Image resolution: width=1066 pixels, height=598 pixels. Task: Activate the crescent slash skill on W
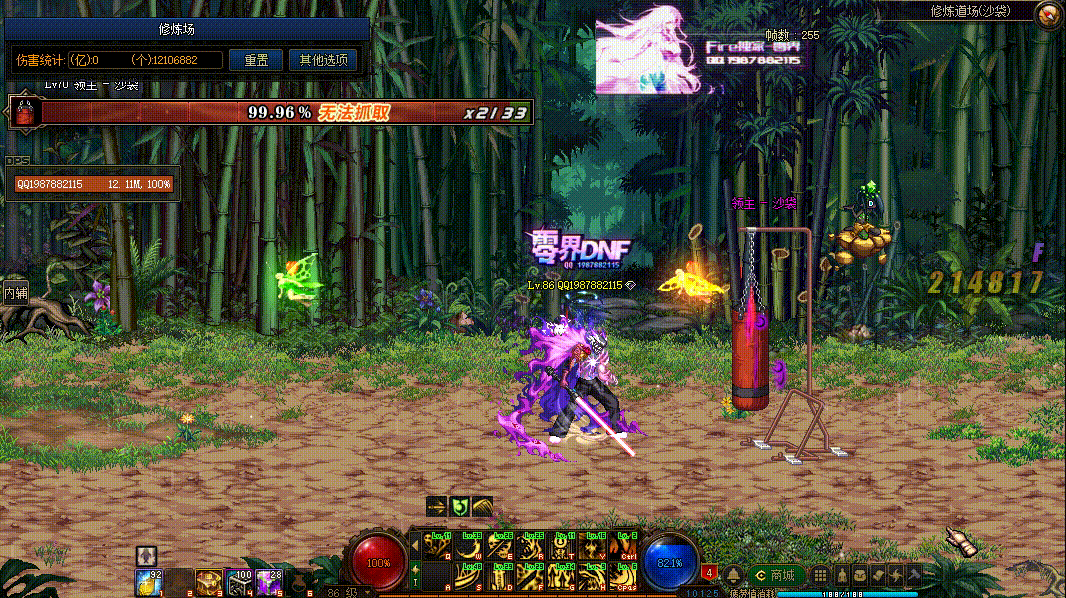click(468, 546)
